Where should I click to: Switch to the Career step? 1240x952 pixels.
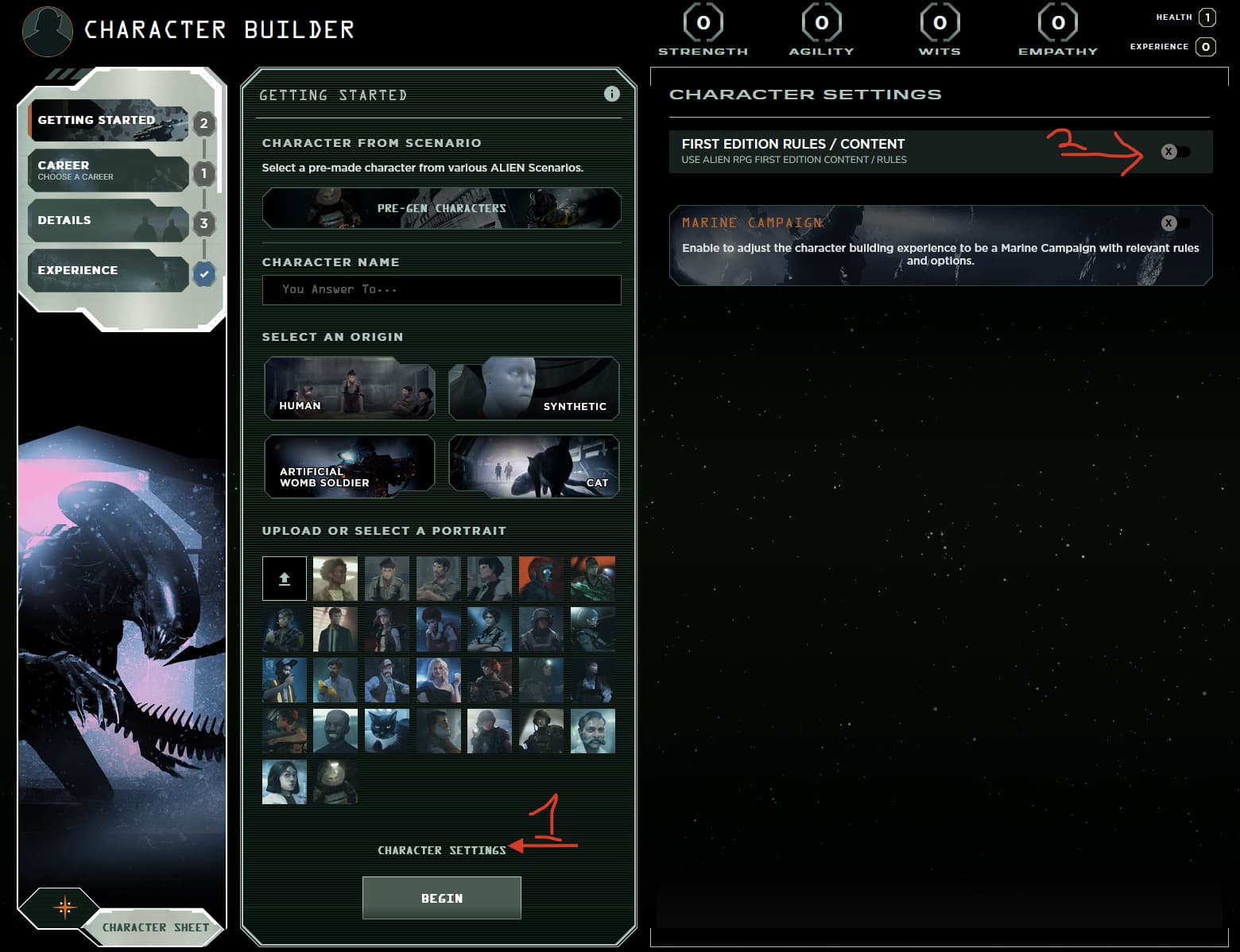pos(107,171)
